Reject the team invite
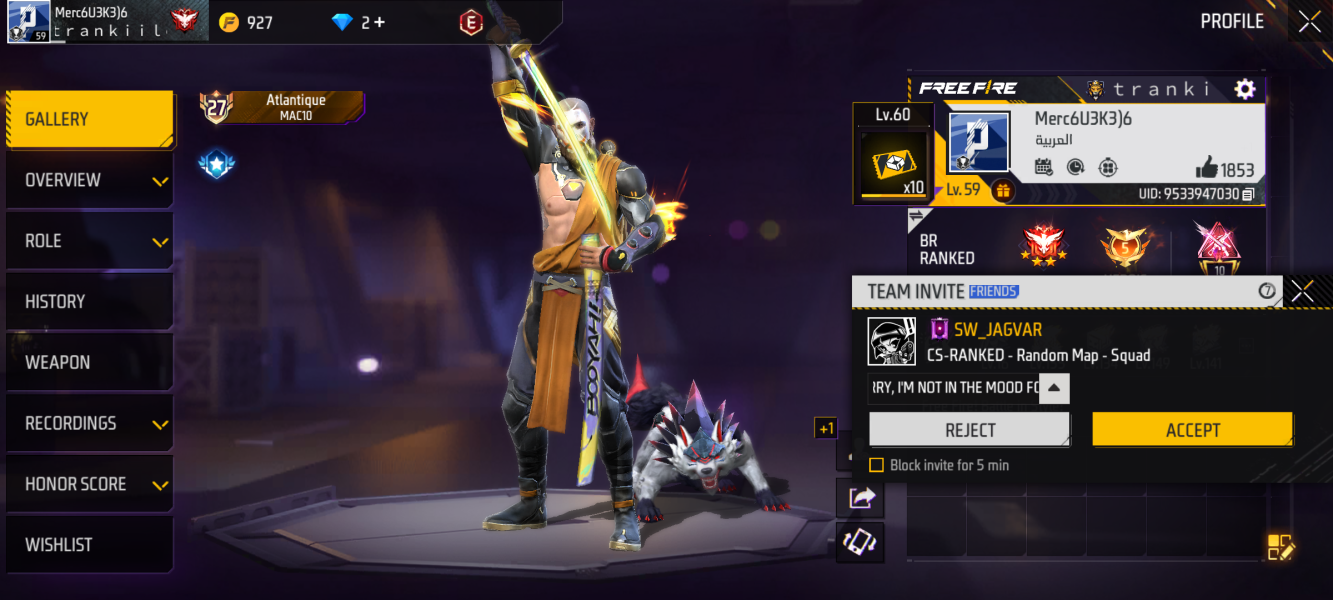This screenshot has height=600, width=1333. click(x=969, y=430)
